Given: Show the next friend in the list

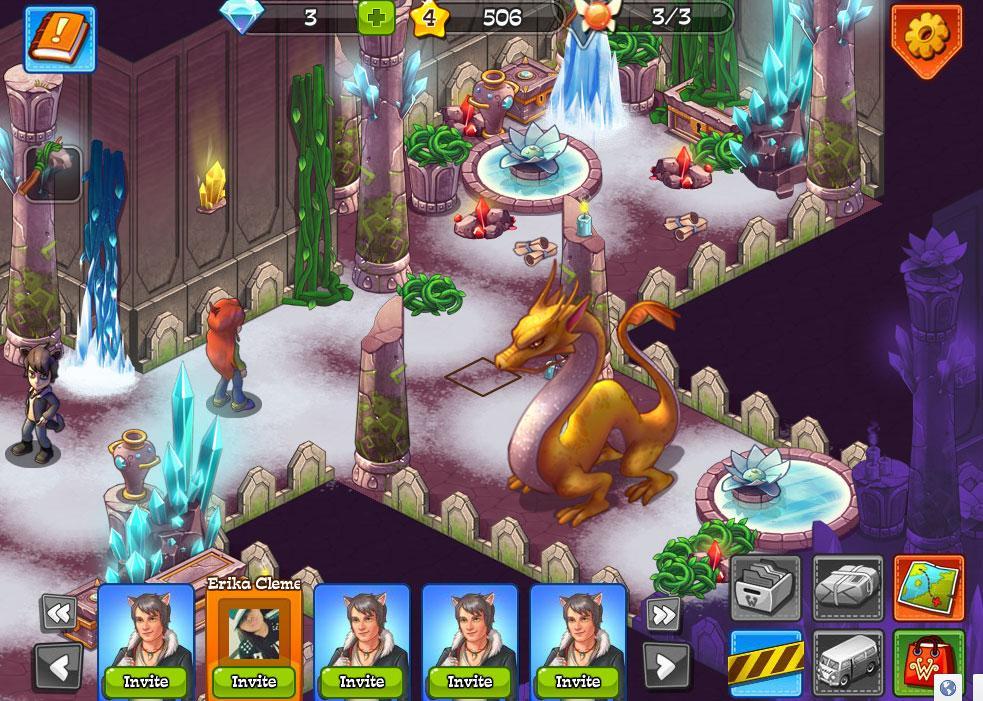Looking at the screenshot, I should (666, 663).
